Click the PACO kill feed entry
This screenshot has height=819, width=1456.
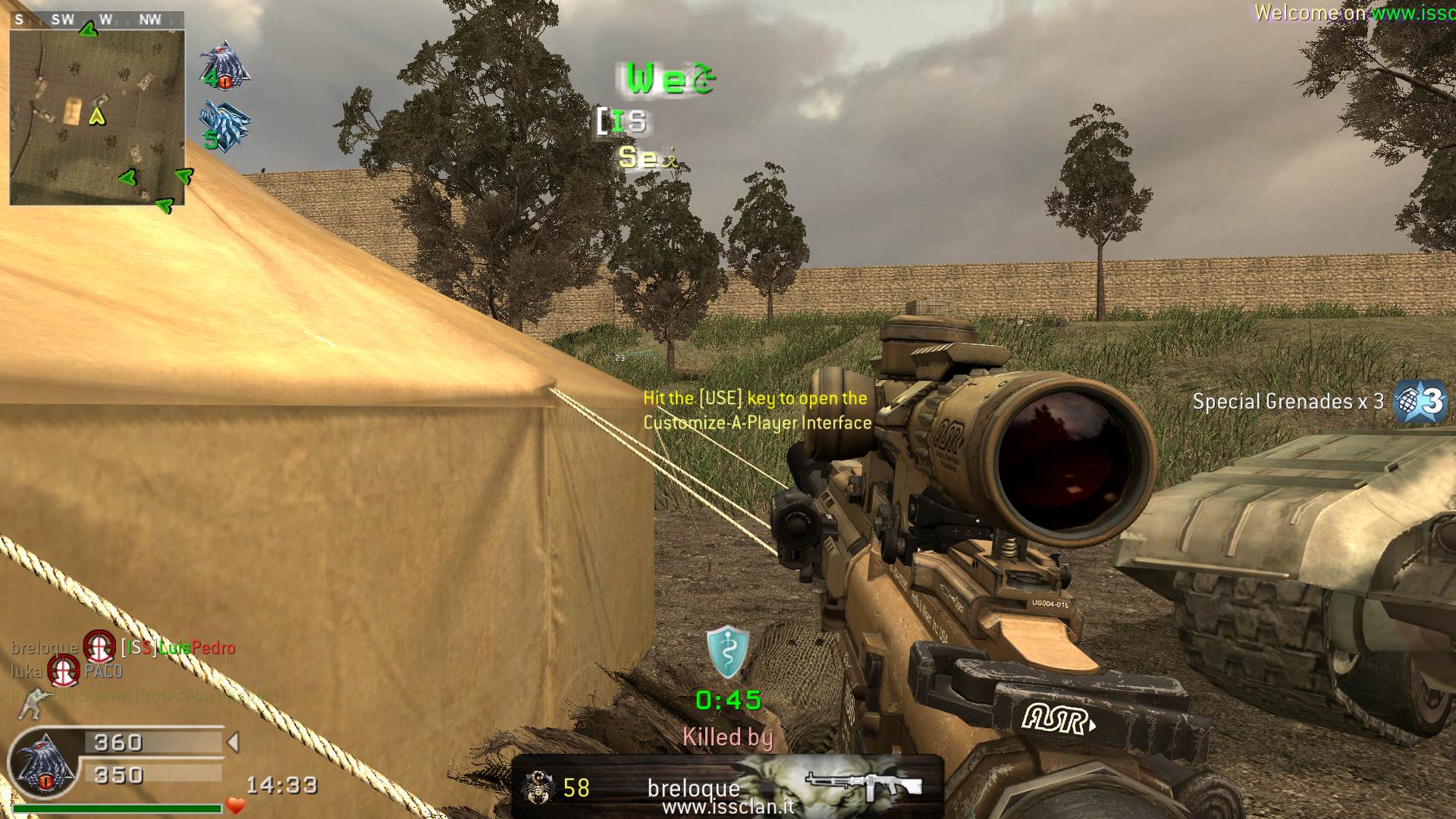point(103,671)
